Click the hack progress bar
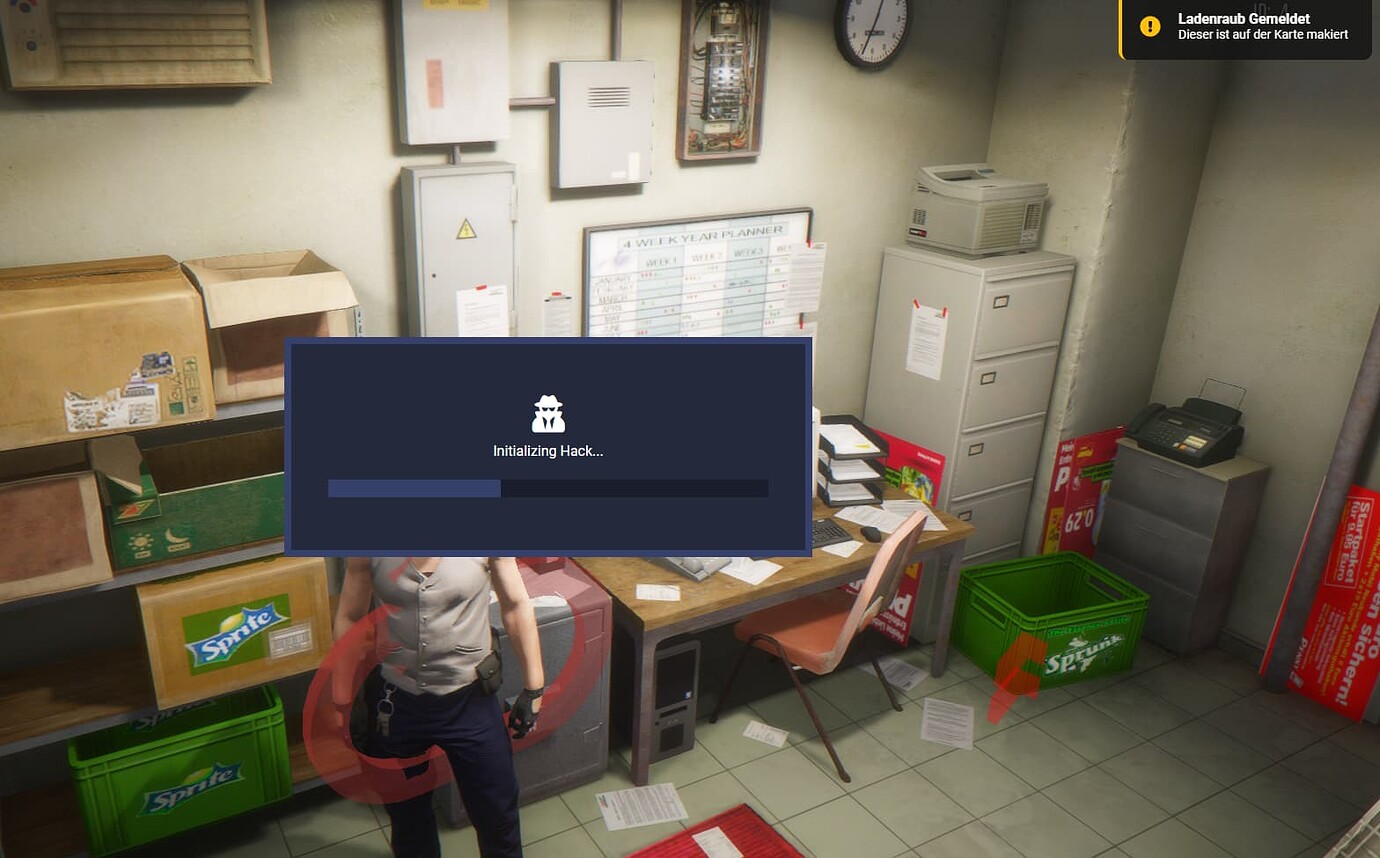Image resolution: width=1380 pixels, height=858 pixels. click(x=548, y=489)
